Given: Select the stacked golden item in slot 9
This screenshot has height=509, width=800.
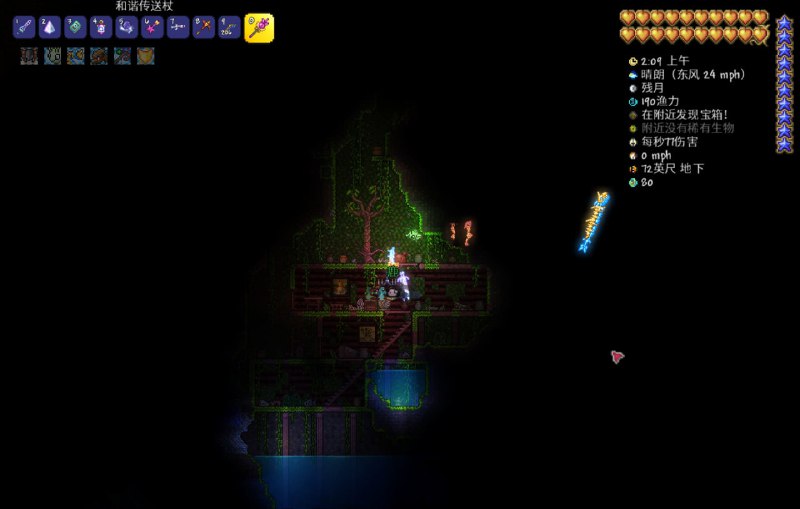Looking at the screenshot, I should point(230,27).
